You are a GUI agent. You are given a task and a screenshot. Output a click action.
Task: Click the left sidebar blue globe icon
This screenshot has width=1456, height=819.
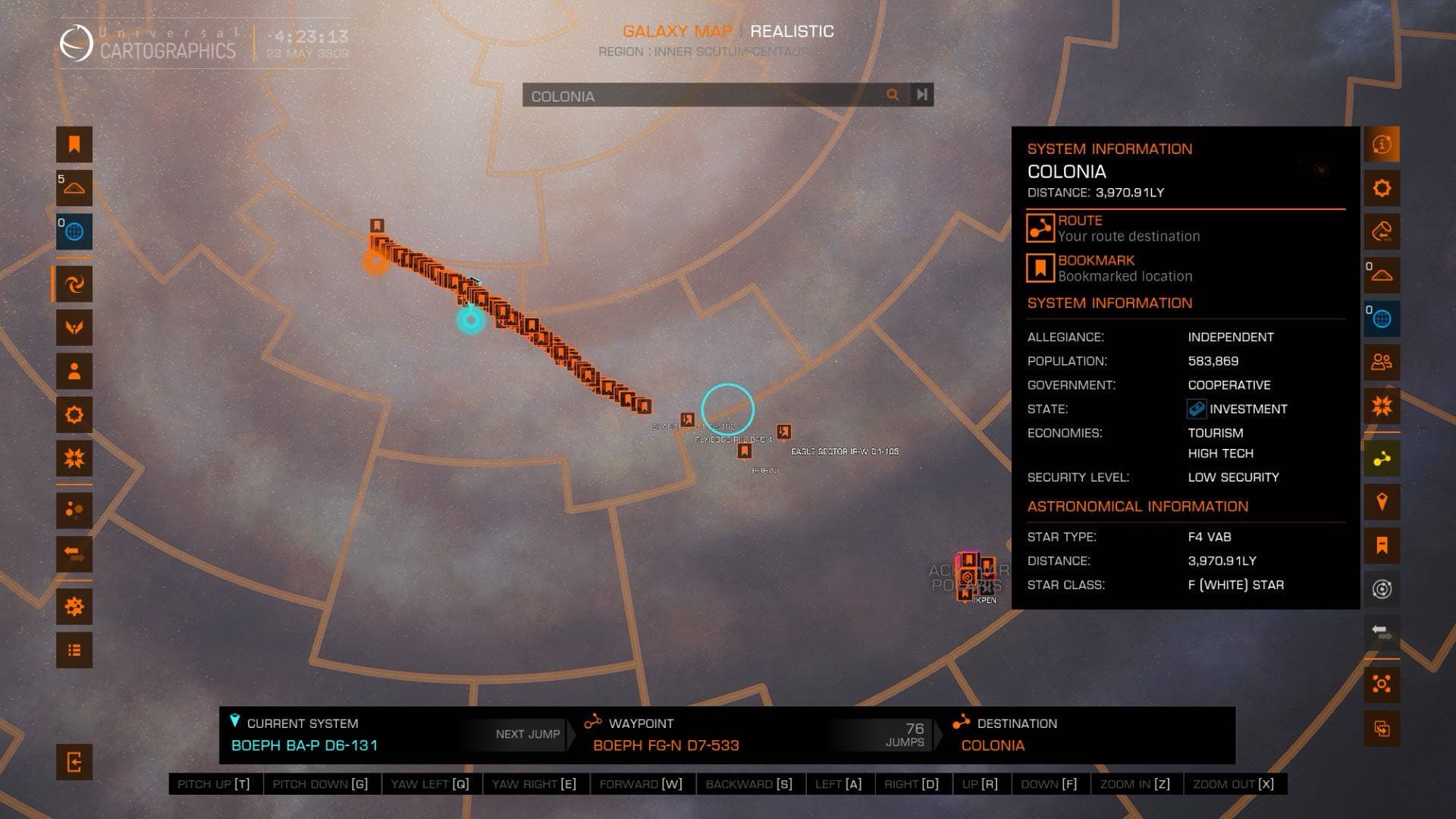pyautogui.click(x=74, y=232)
